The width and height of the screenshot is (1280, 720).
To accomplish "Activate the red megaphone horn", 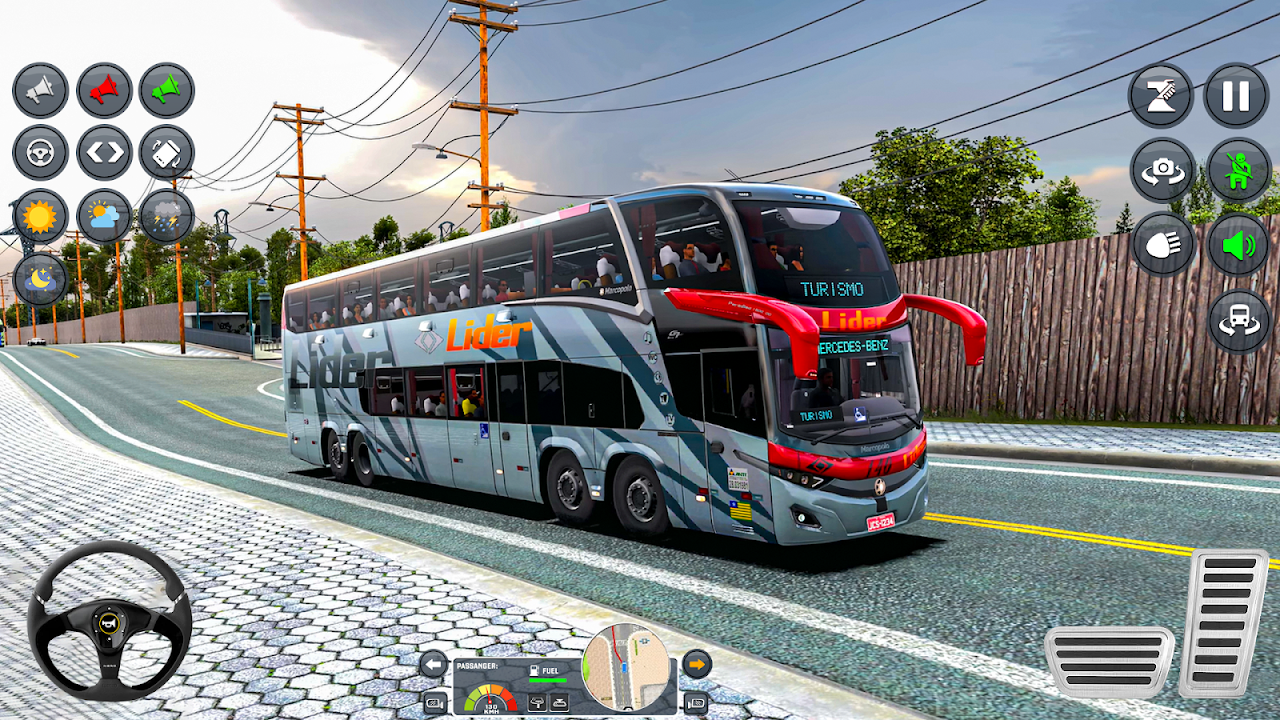I will click(104, 91).
